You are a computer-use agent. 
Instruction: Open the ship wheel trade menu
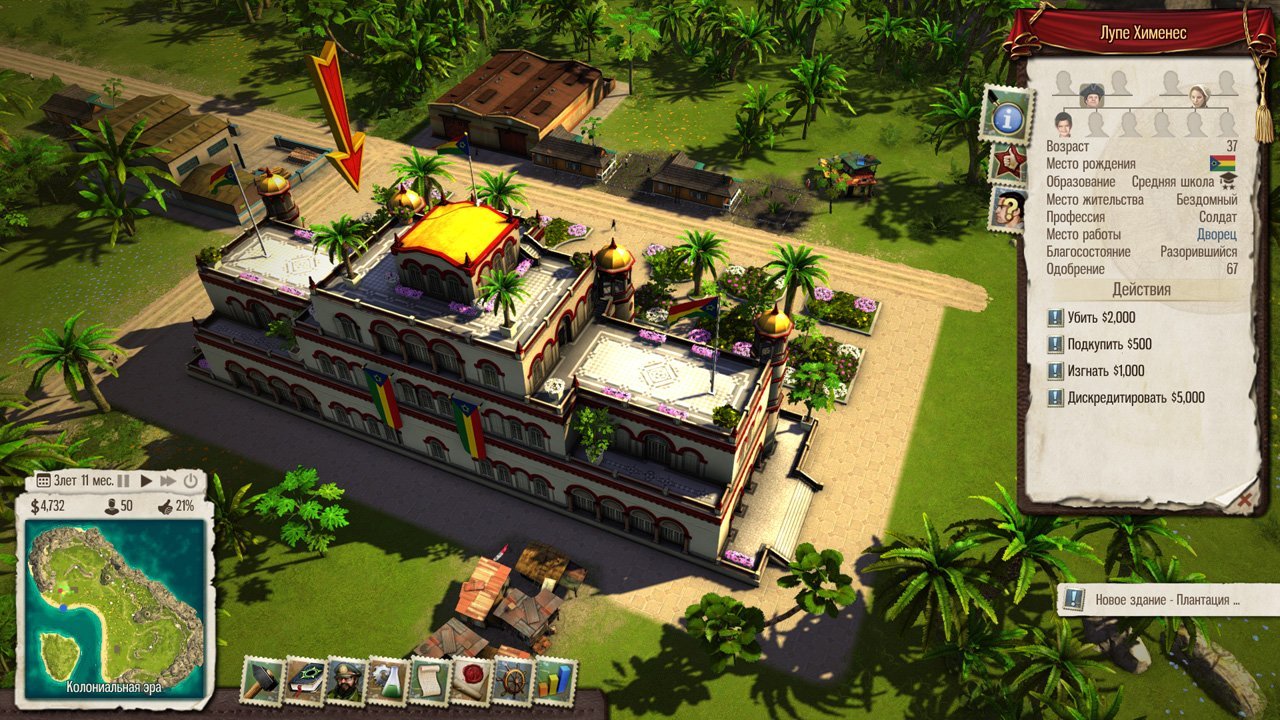pyautogui.click(x=512, y=681)
